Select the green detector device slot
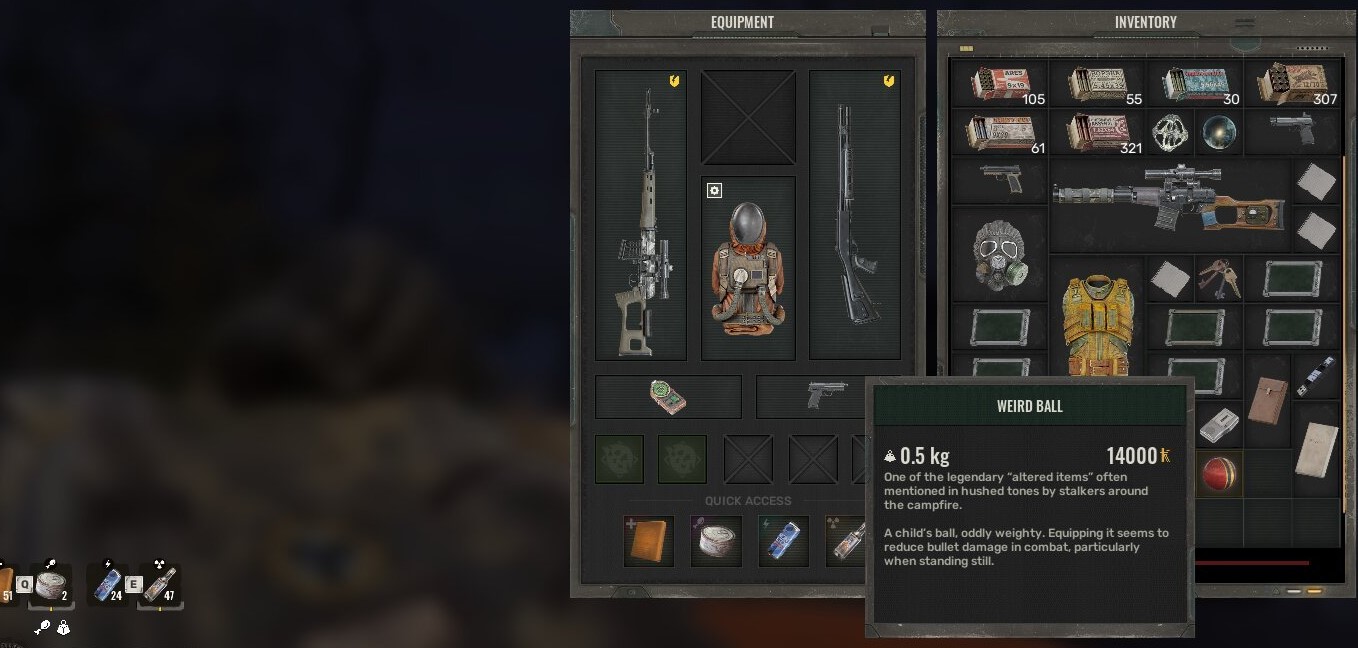The height and width of the screenshot is (648, 1358). pos(668,397)
